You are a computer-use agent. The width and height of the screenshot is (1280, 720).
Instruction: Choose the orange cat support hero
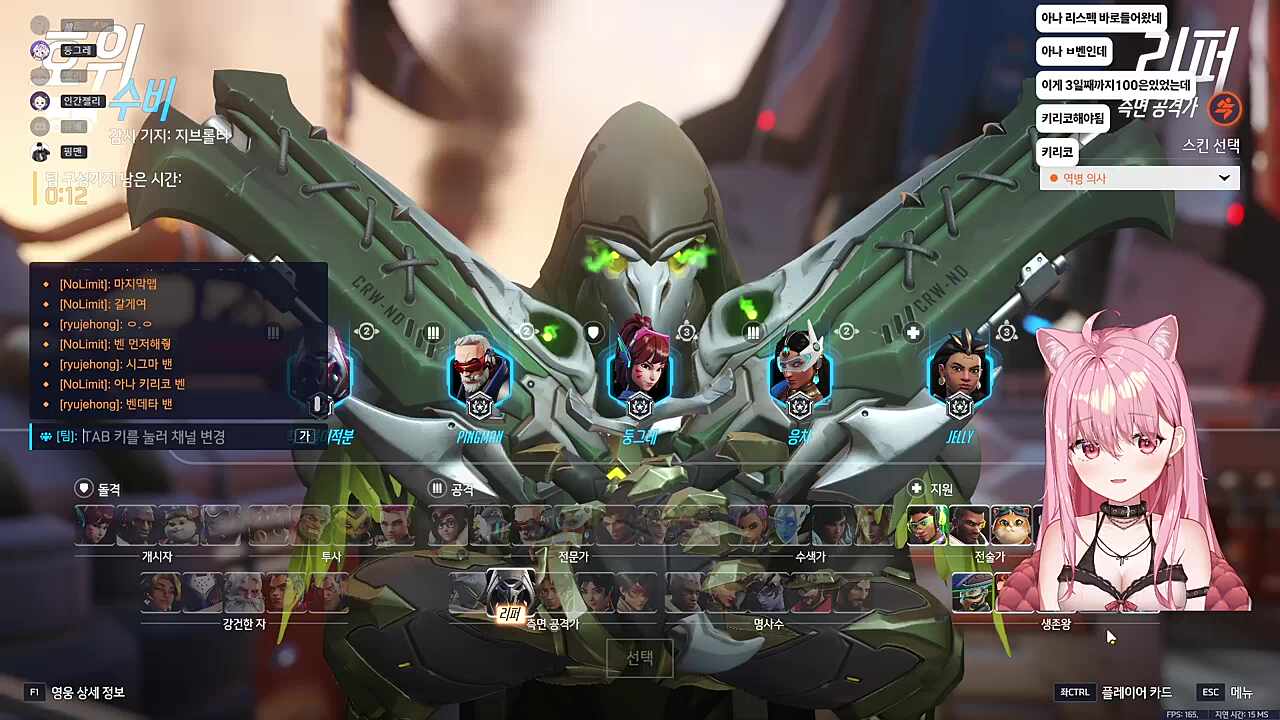[x=1011, y=525]
